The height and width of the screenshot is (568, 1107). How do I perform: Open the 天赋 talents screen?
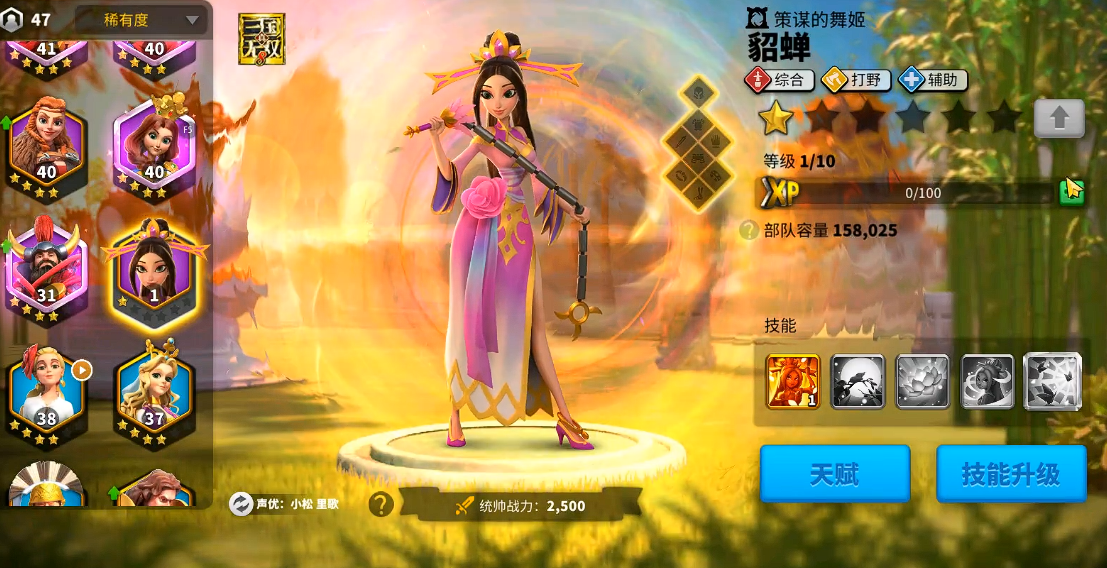[834, 473]
